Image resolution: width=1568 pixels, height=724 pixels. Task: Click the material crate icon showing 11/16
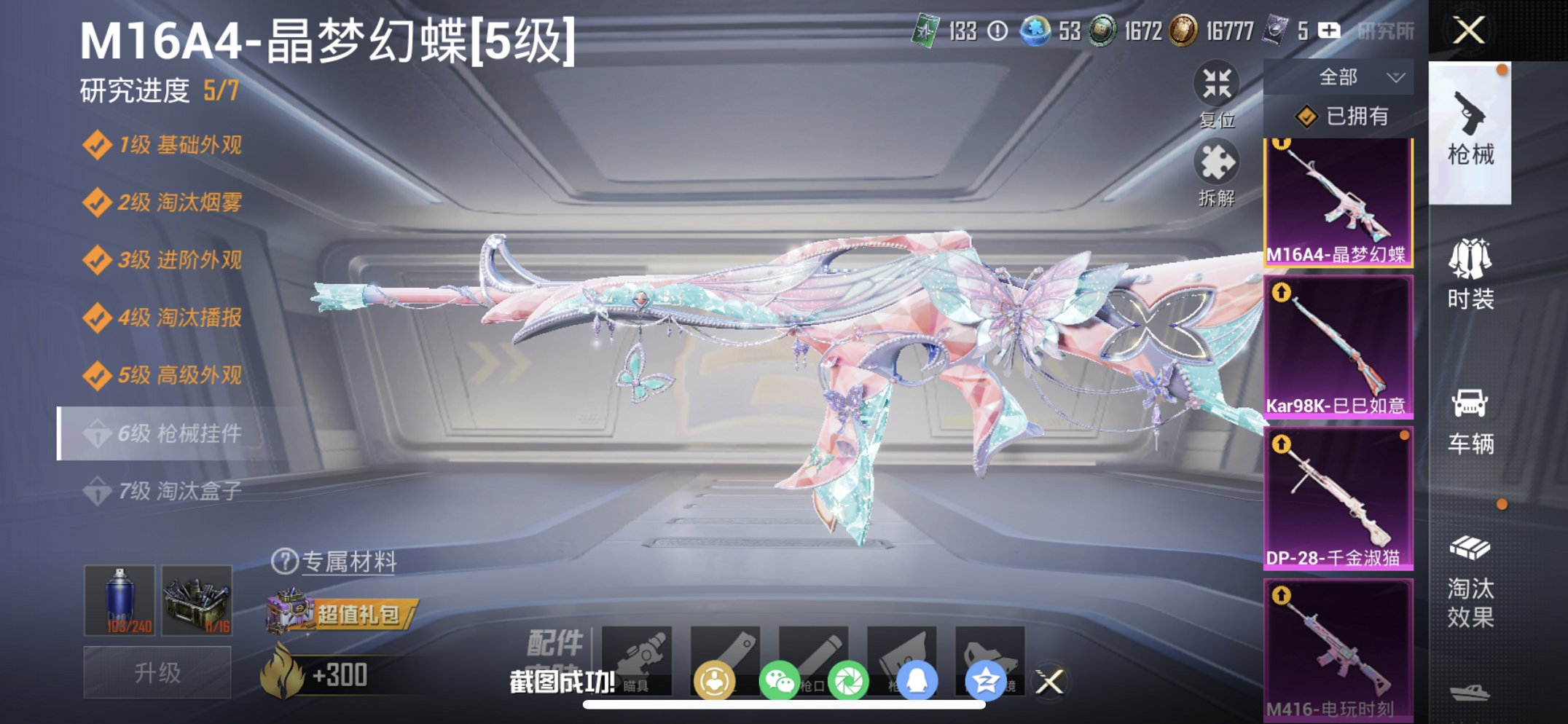coord(197,602)
